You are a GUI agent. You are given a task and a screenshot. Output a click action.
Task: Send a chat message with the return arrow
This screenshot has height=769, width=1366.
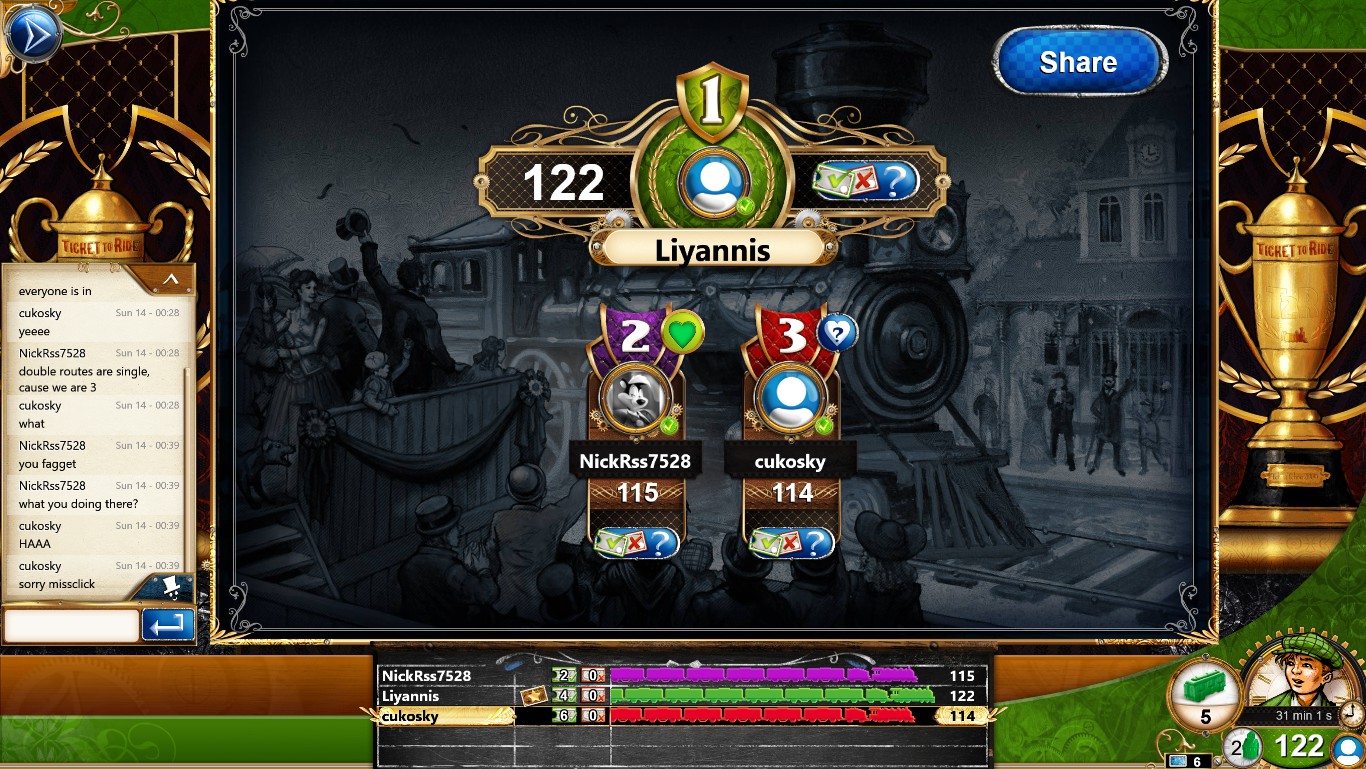(167, 626)
